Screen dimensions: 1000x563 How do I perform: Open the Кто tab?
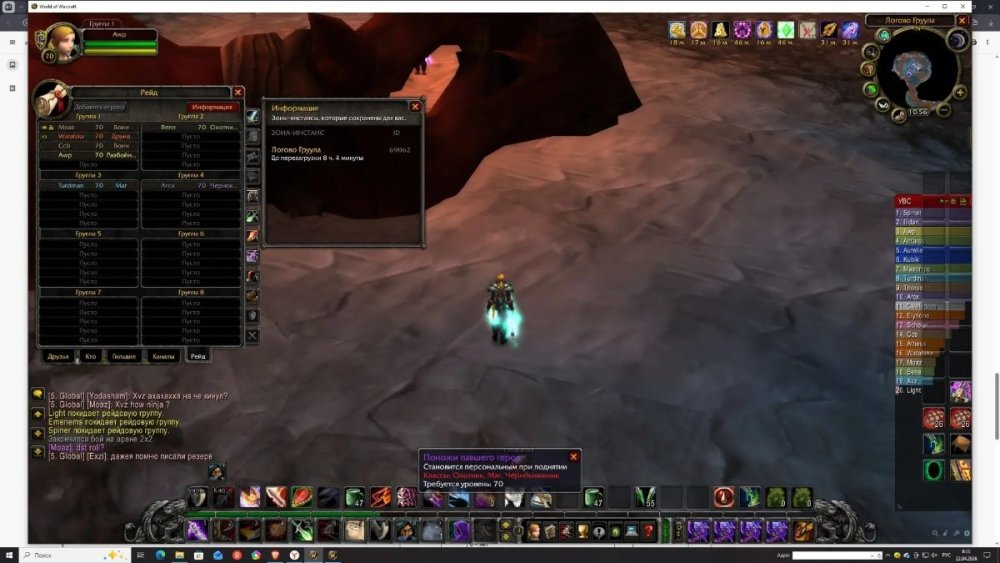click(x=91, y=356)
